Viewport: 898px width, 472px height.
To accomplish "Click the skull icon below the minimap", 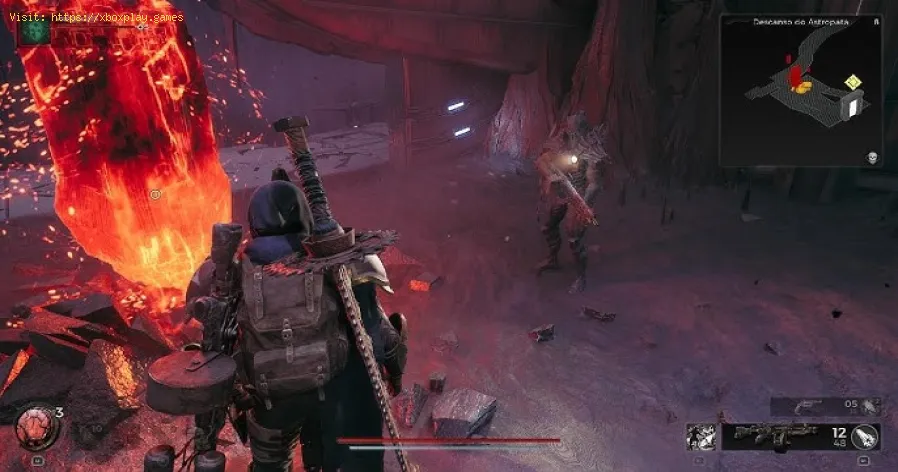I will click(872, 158).
